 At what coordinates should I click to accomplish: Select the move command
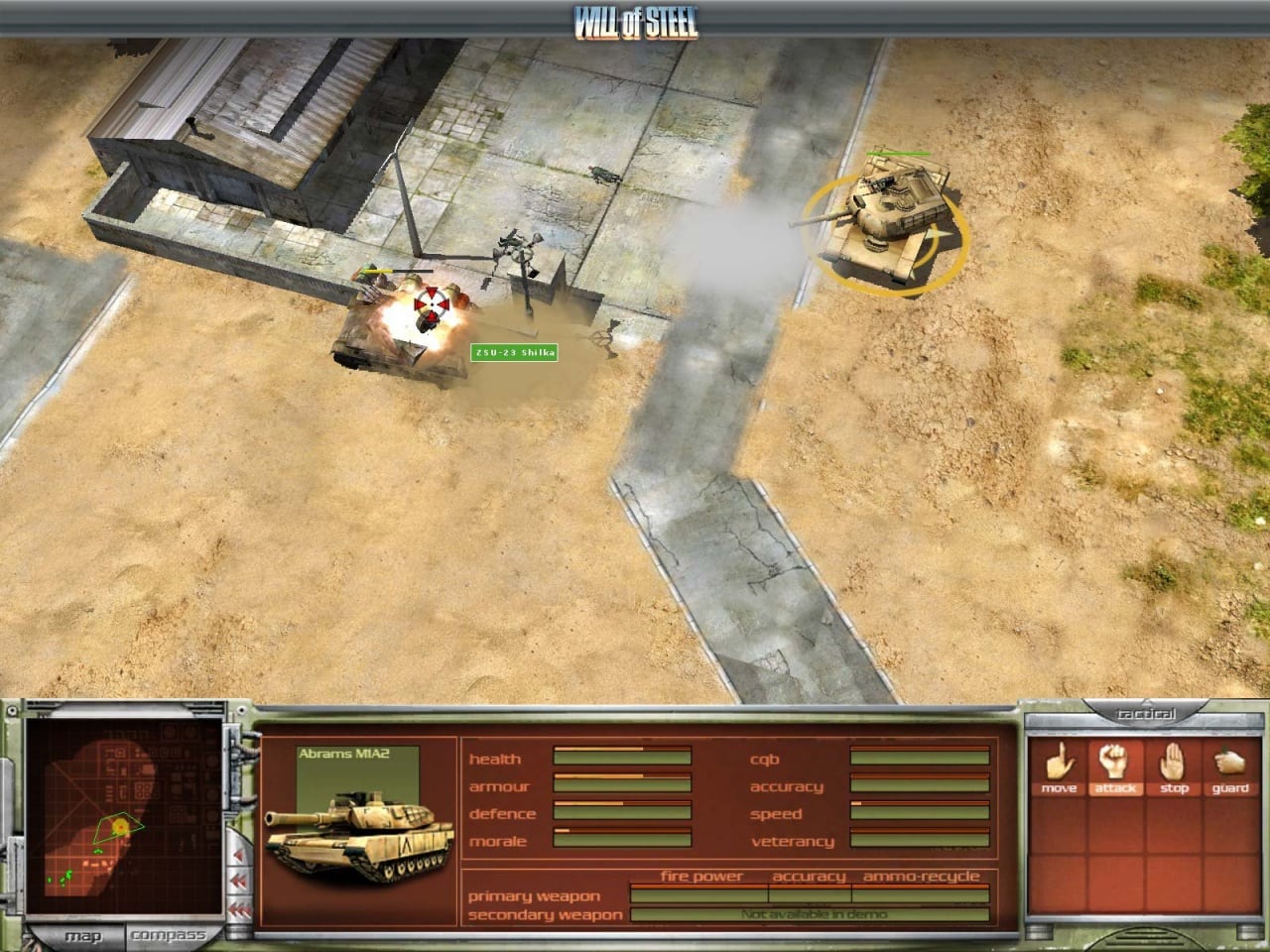[1060, 767]
